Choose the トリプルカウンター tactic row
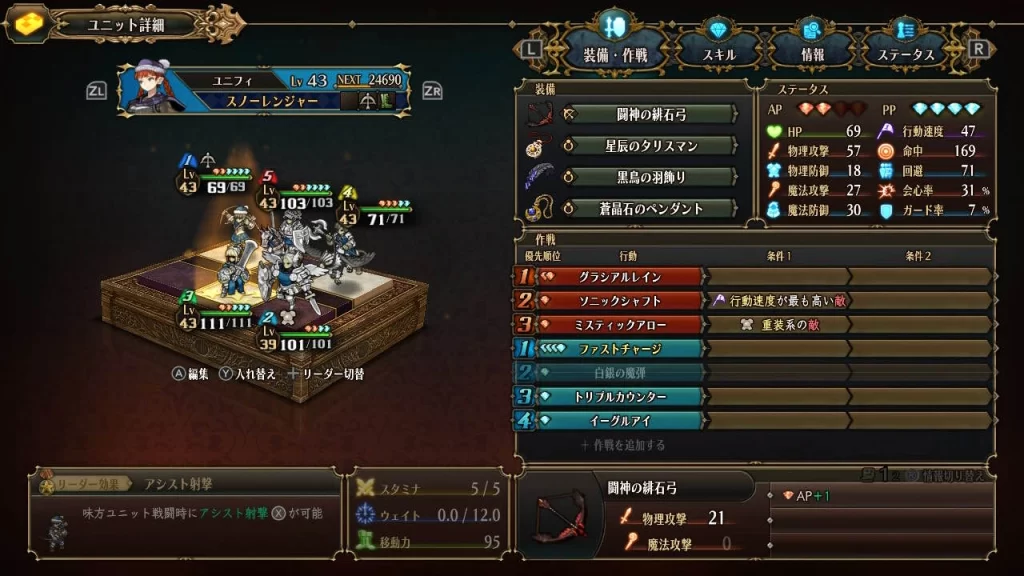Screen dimensions: 1024x576 [x=620, y=397]
